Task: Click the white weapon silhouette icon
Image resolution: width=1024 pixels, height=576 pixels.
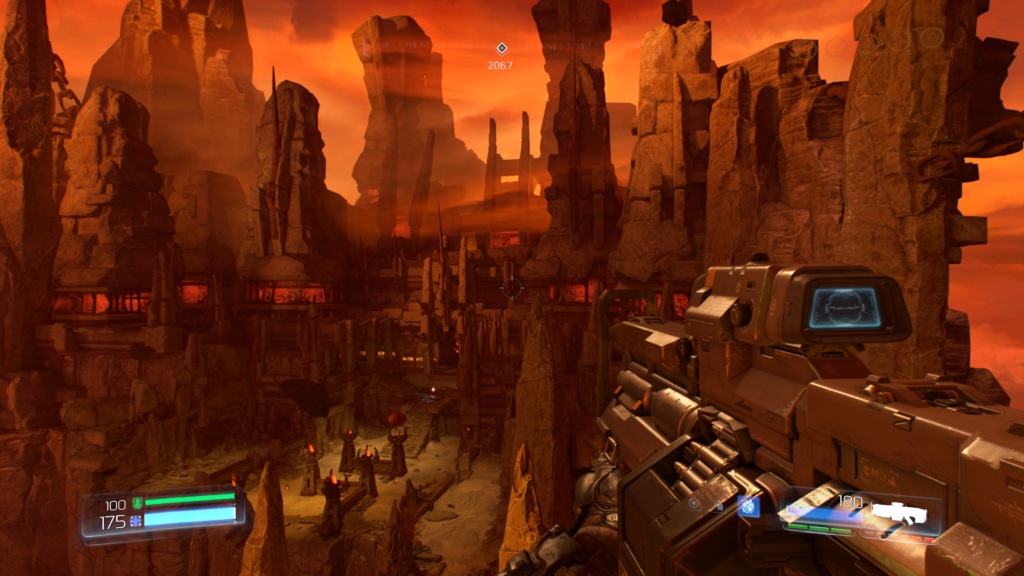Action: (x=899, y=513)
